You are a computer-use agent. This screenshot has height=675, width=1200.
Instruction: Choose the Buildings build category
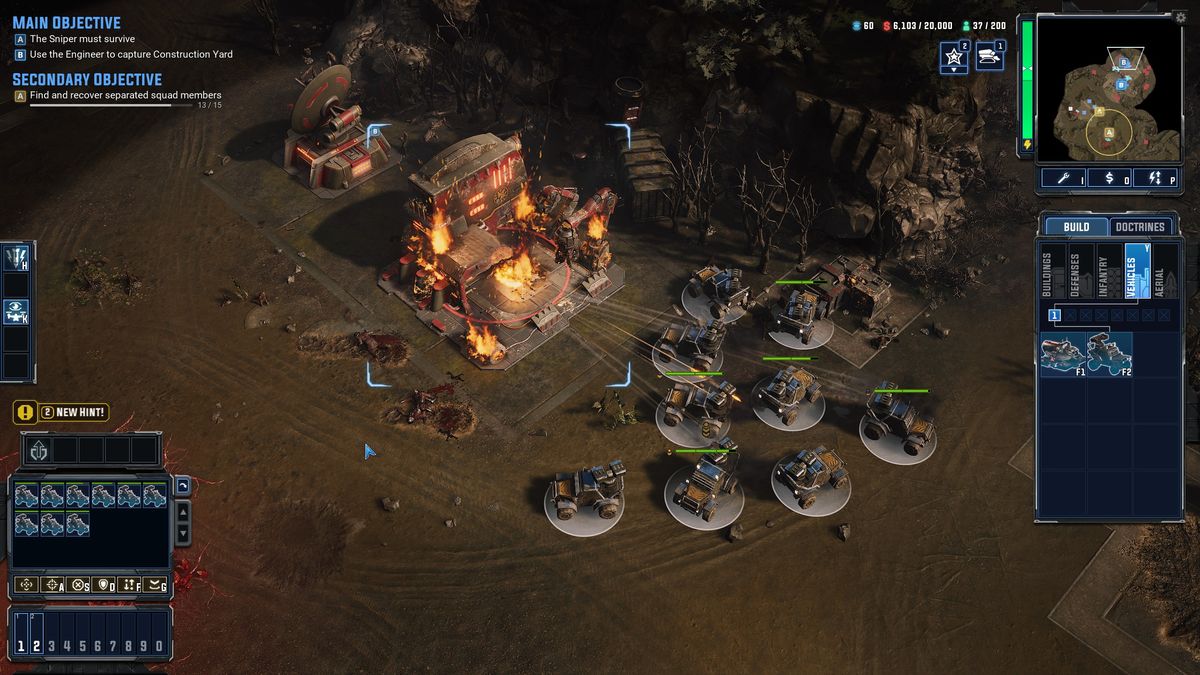click(x=1048, y=271)
